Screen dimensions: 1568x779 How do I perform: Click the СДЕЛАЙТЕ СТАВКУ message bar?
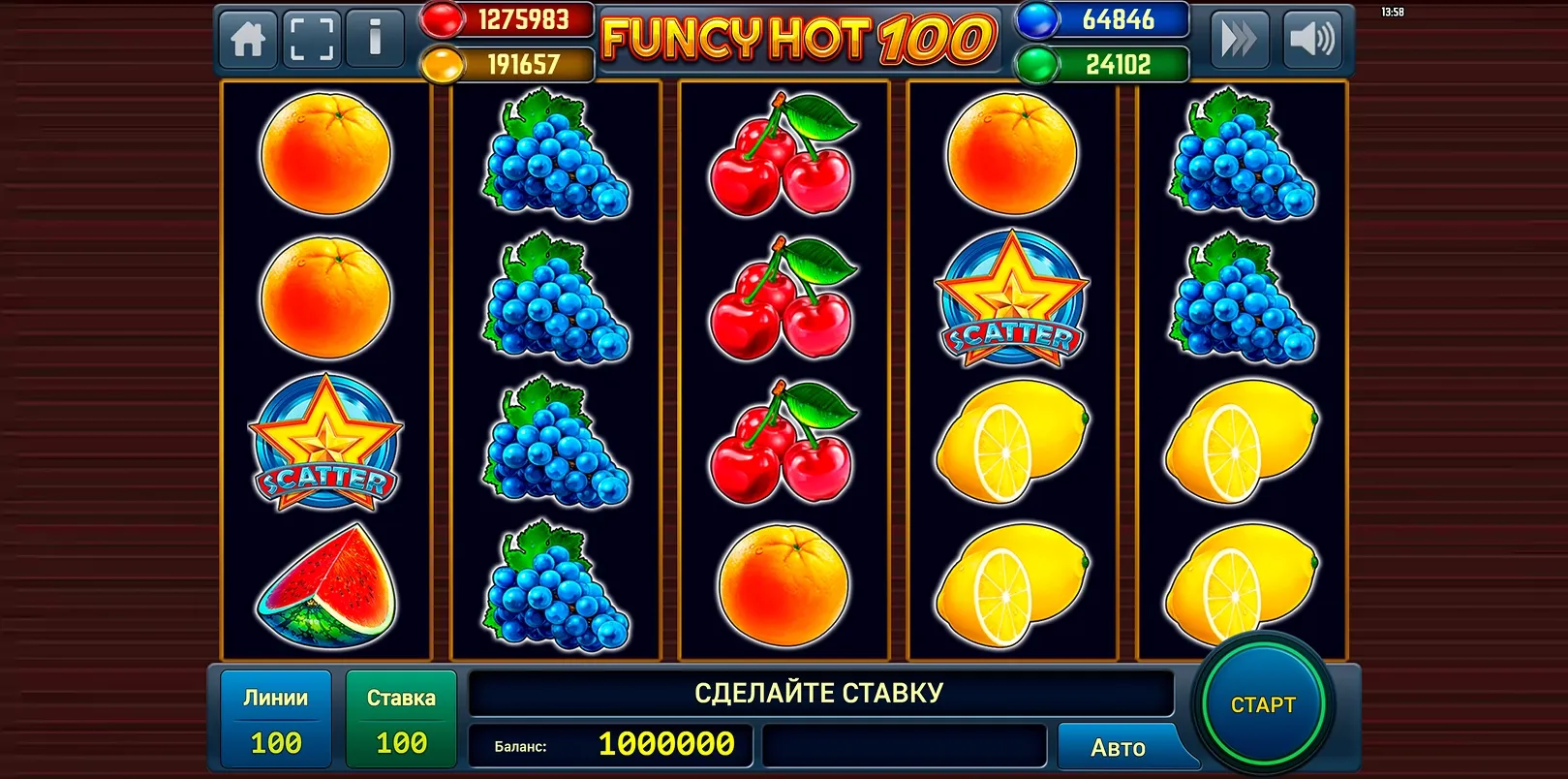(x=819, y=692)
